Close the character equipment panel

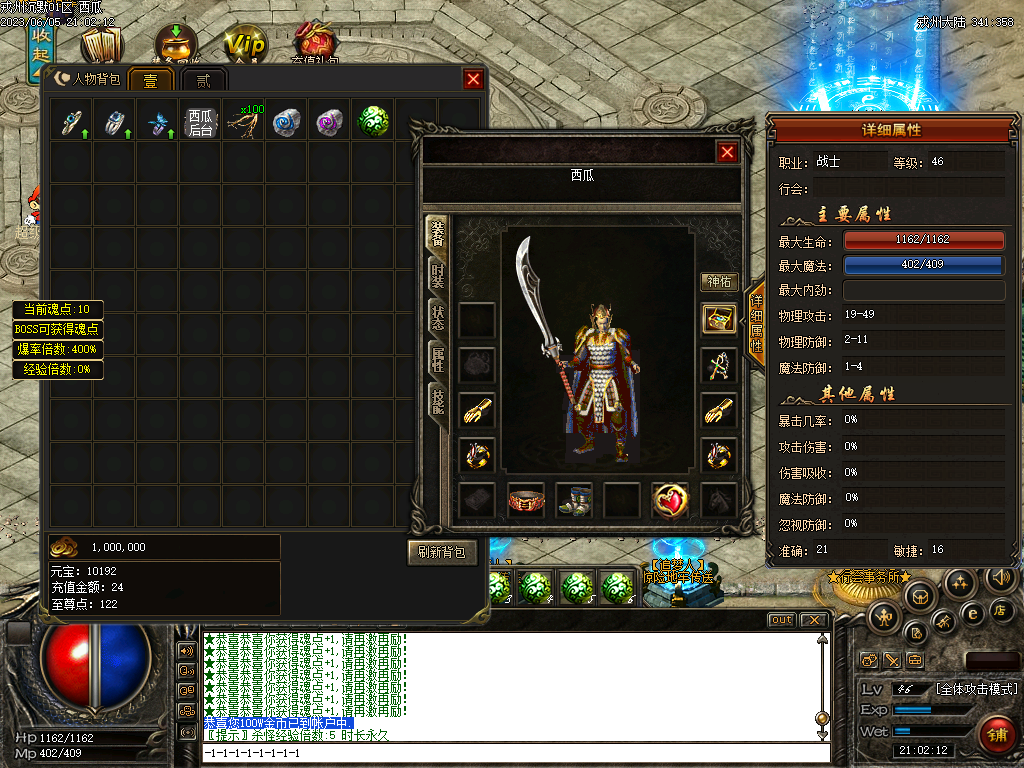pyautogui.click(x=727, y=152)
